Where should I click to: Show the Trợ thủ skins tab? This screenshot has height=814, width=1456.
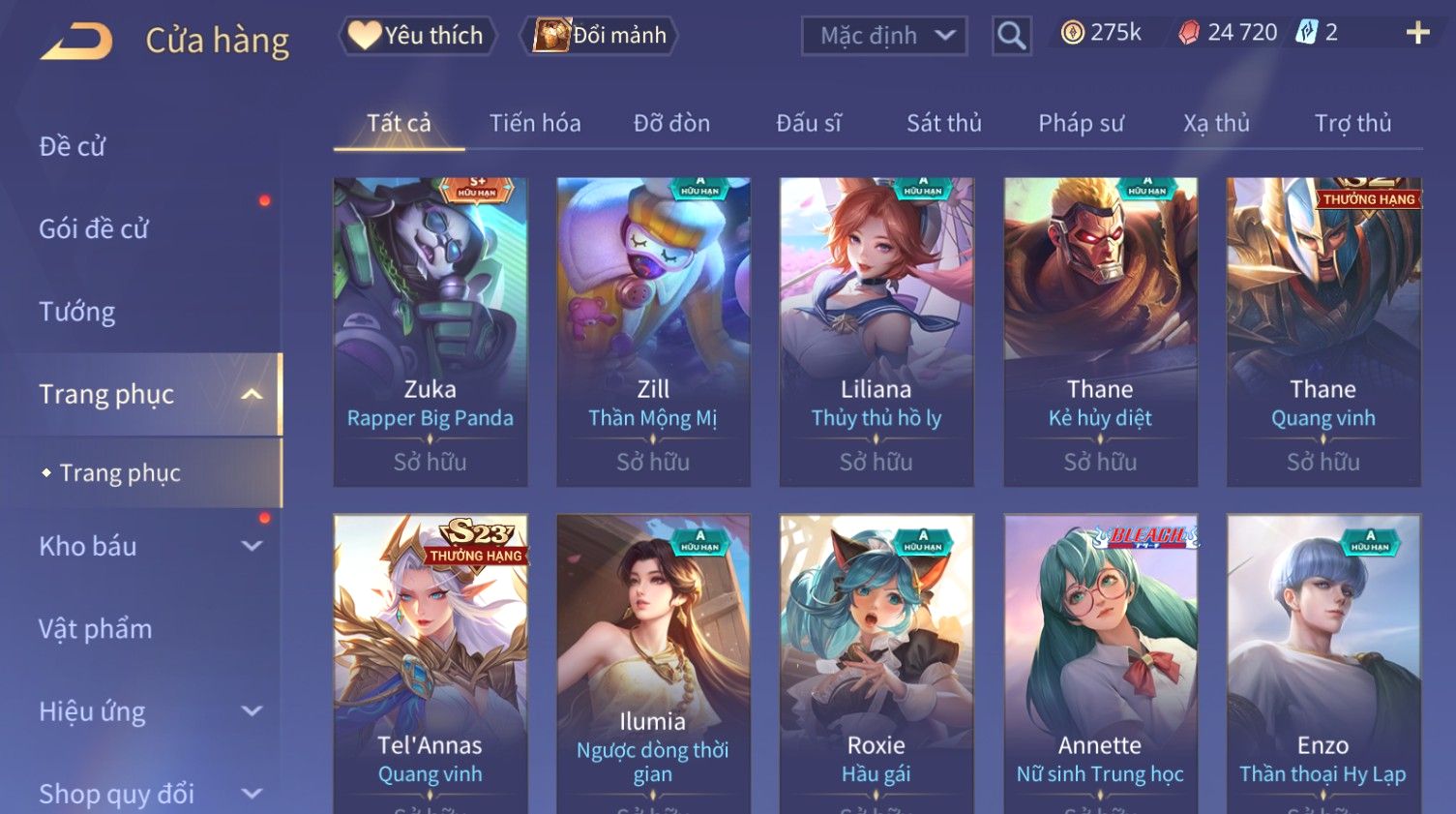[1352, 123]
